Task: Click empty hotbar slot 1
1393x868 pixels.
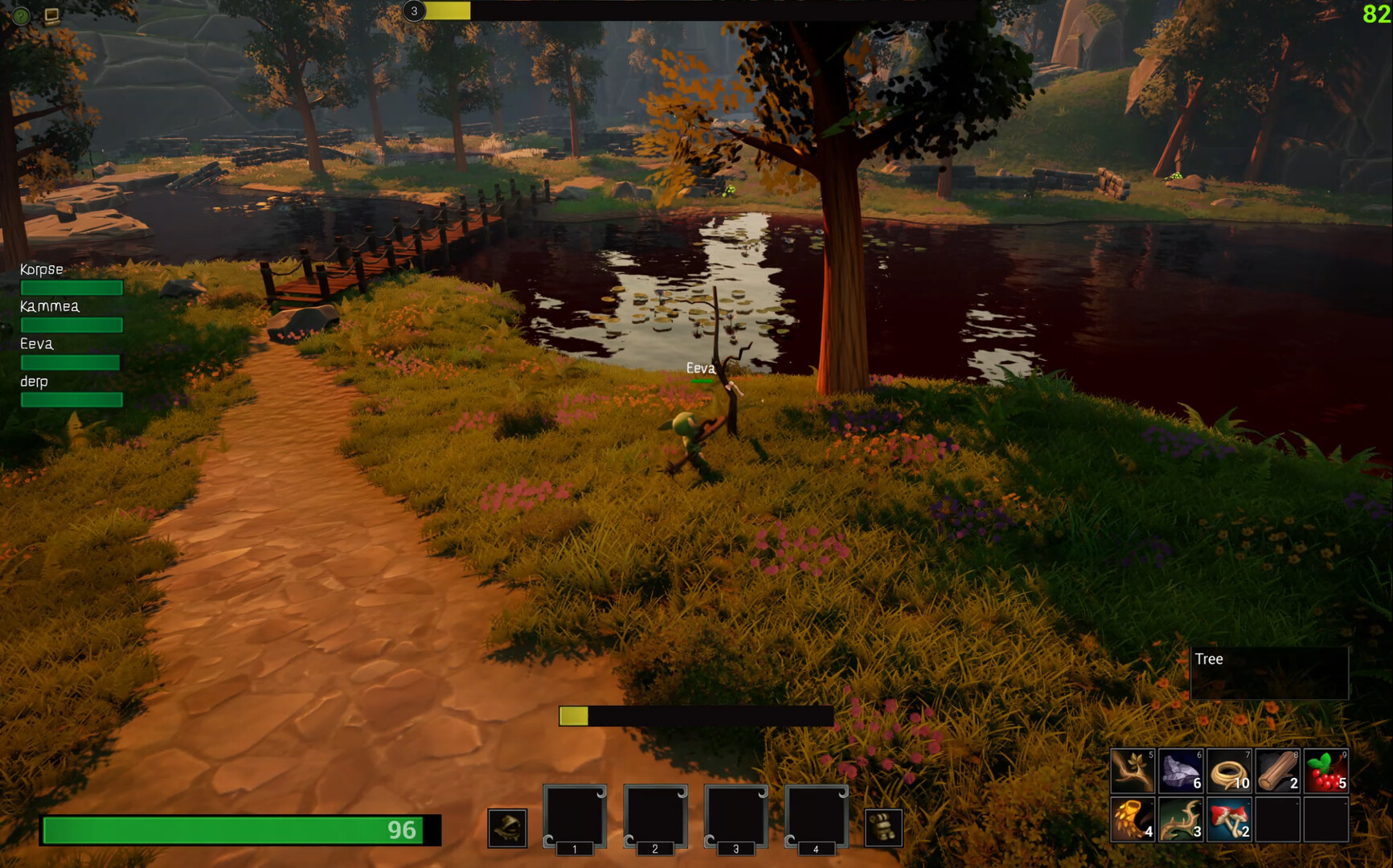Action: click(575, 816)
